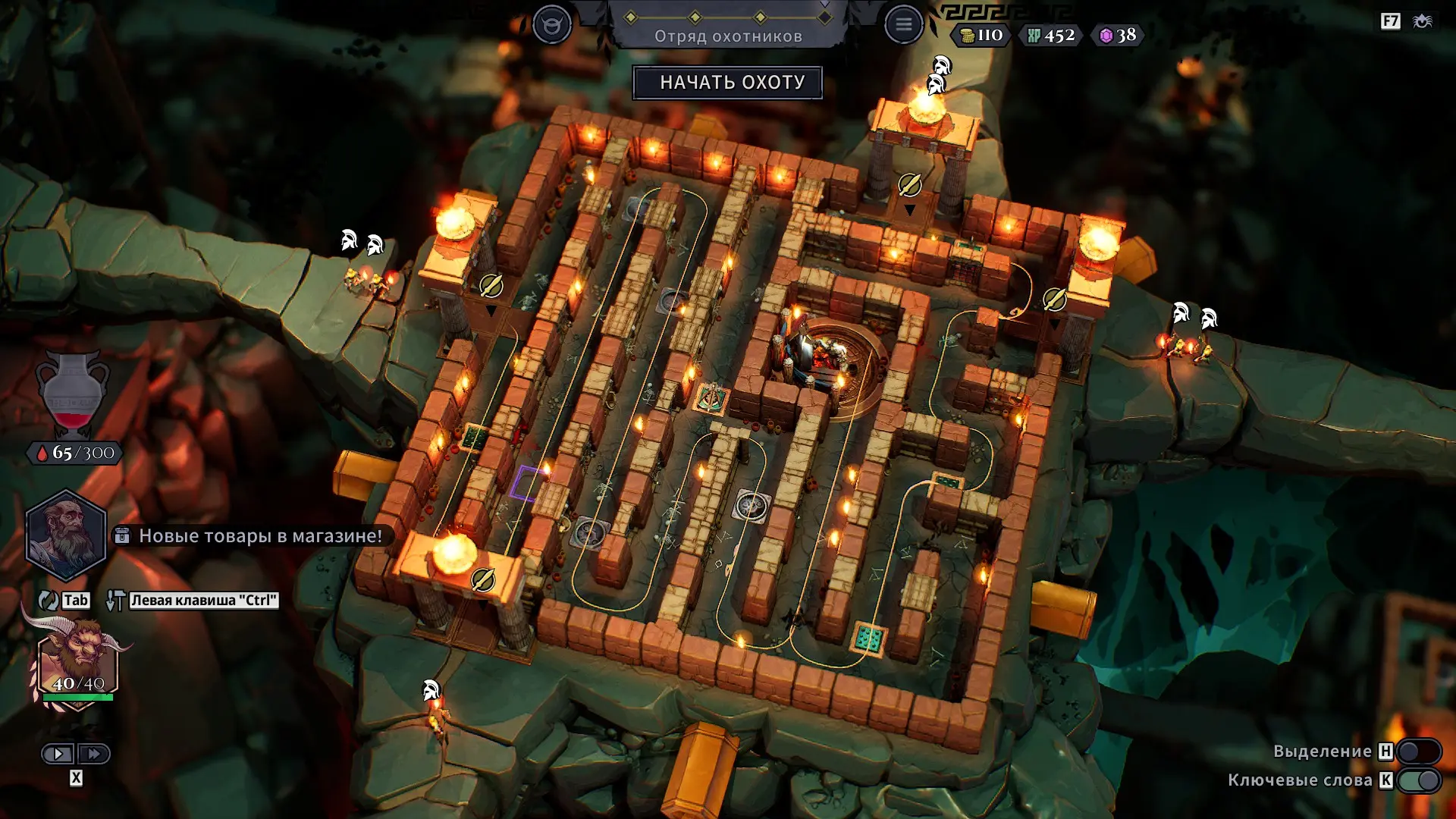The image size is (1456, 819).
Task: Open the "Отряд охотников" wave panel
Action: [728, 36]
